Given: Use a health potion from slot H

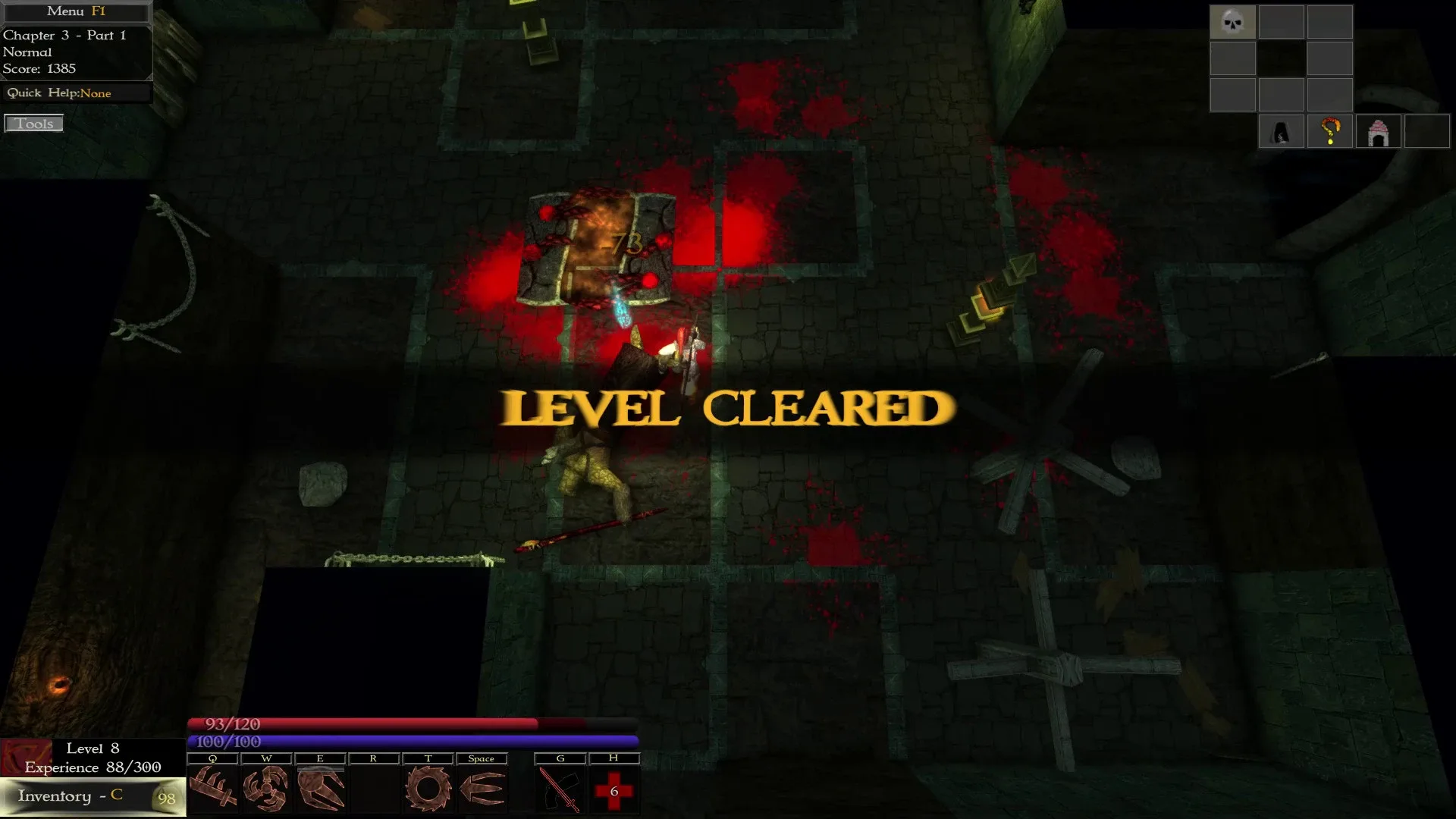Looking at the screenshot, I should pos(614,789).
